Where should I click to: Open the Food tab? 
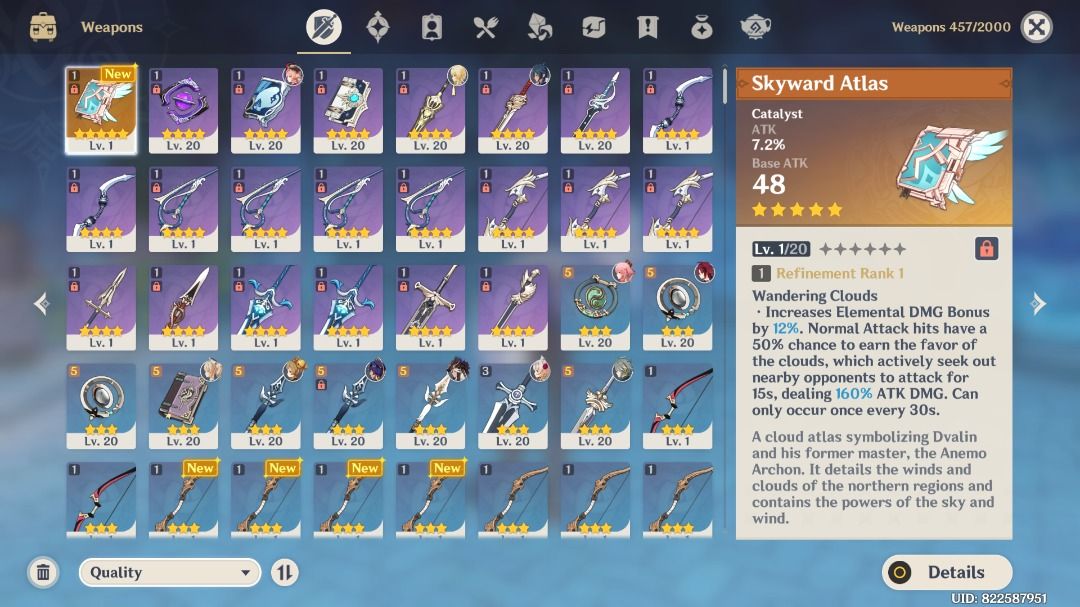(x=486, y=27)
